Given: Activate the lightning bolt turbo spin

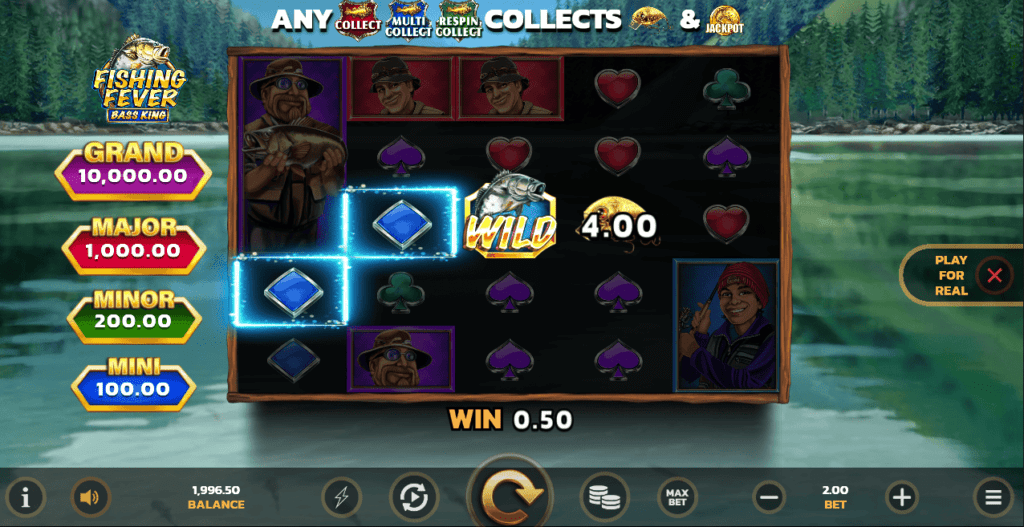Looking at the screenshot, I should coord(341,497).
